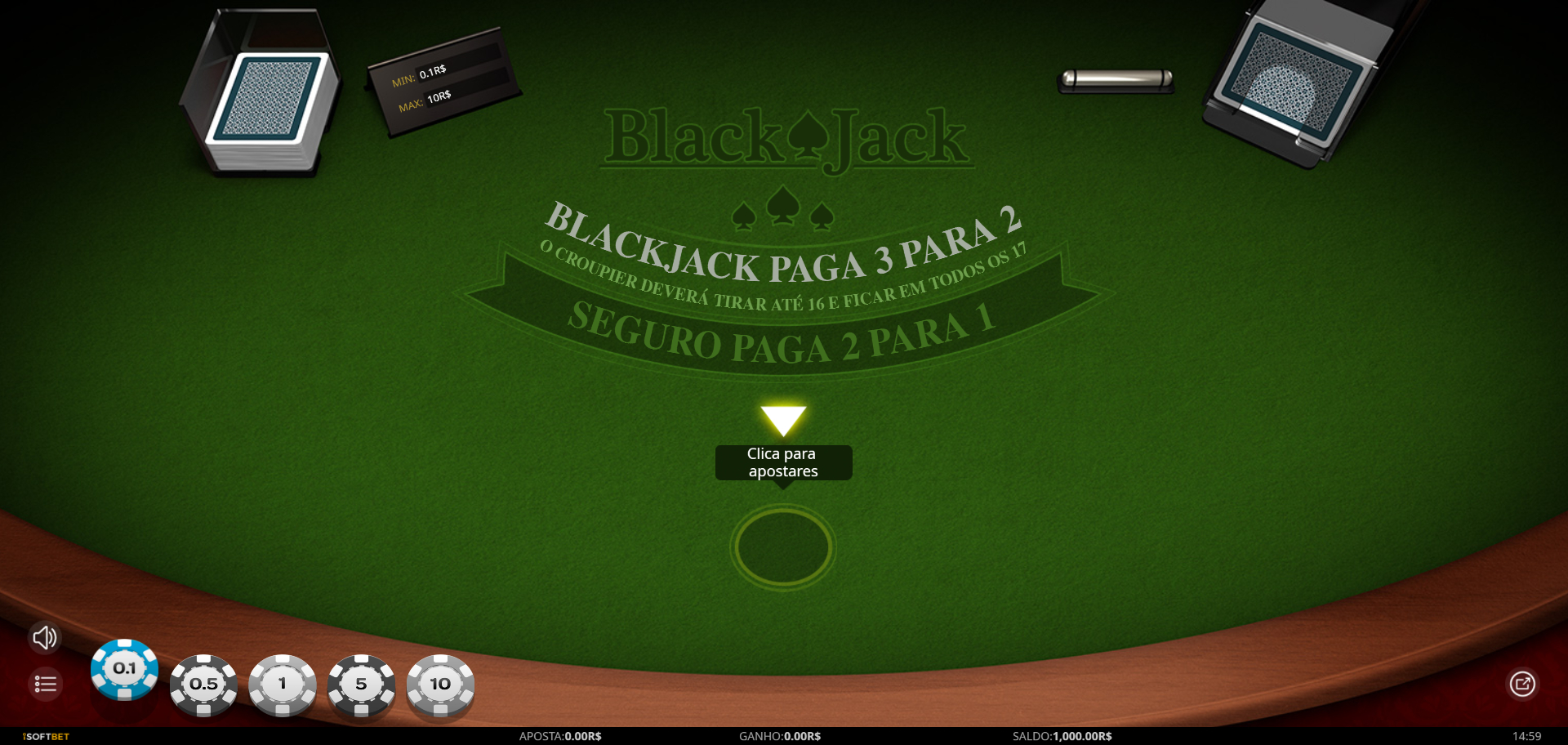Toggle the sound speaker icon
The image size is (1568, 745).
[45, 638]
